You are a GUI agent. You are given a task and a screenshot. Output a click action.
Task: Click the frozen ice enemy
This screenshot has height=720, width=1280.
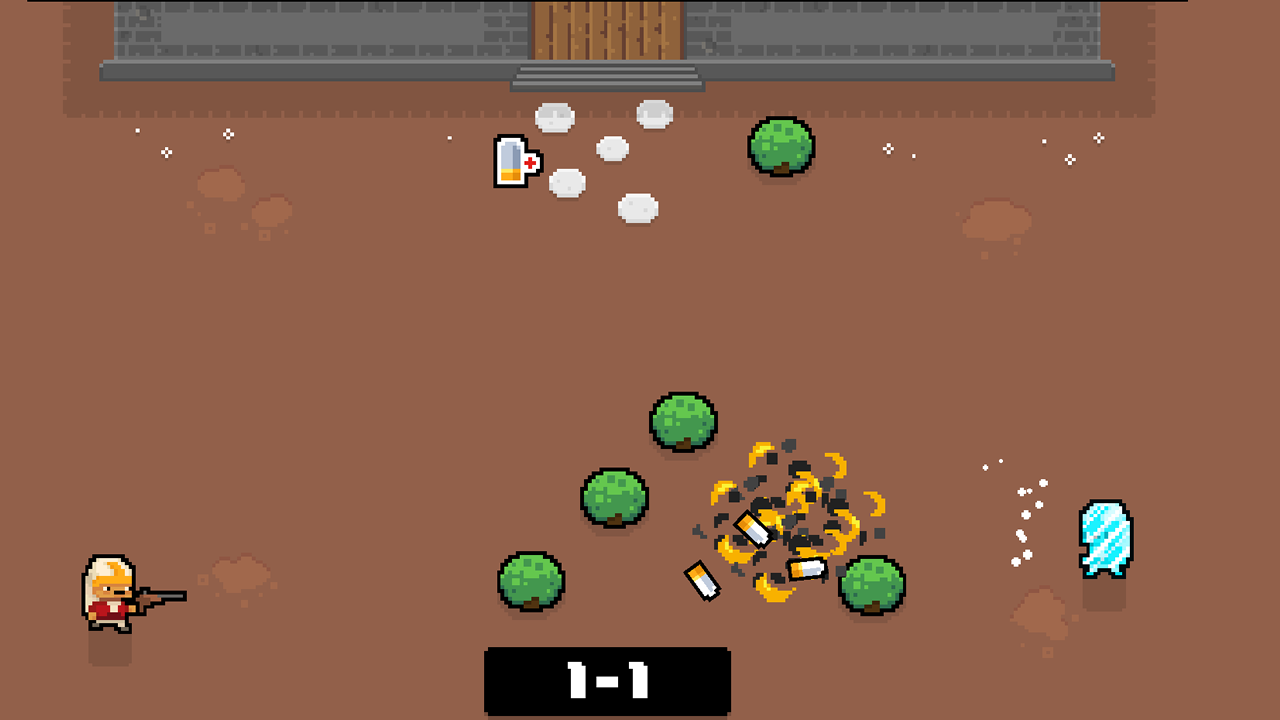(1105, 540)
